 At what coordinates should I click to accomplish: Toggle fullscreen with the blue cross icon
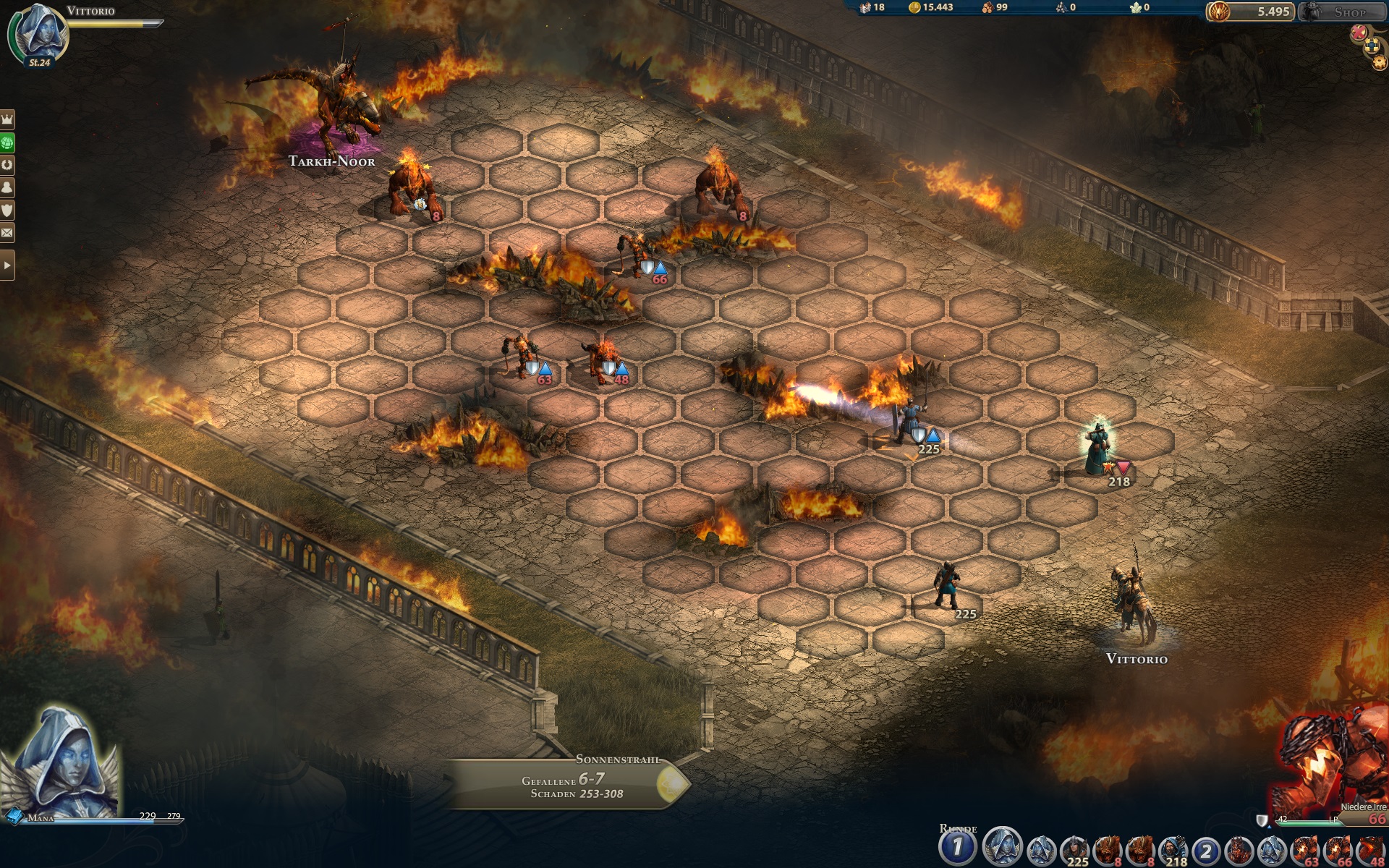(x=1372, y=47)
